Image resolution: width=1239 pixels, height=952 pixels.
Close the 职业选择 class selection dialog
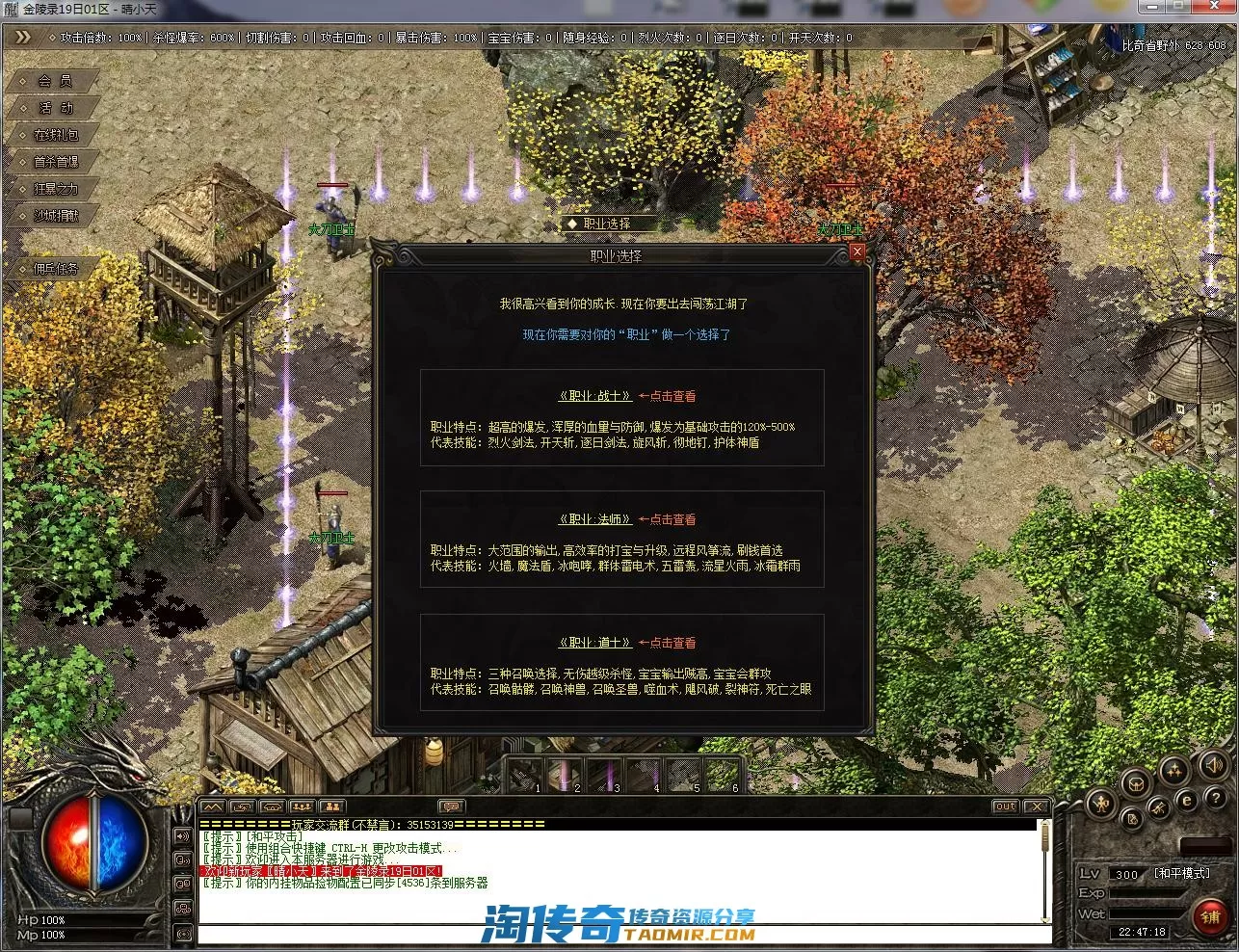click(x=857, y=252)
